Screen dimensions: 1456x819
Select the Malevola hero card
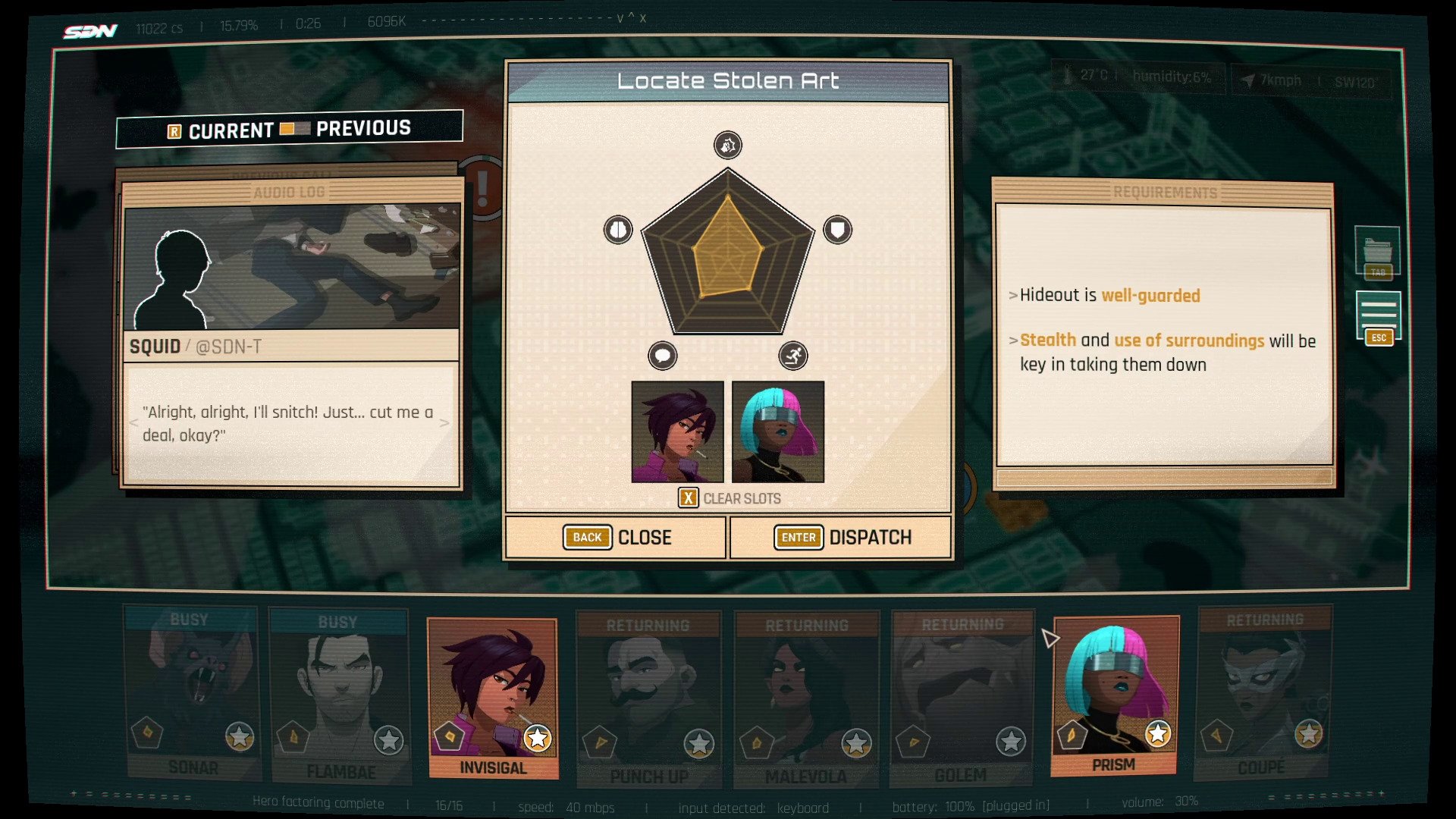point(806,699)
